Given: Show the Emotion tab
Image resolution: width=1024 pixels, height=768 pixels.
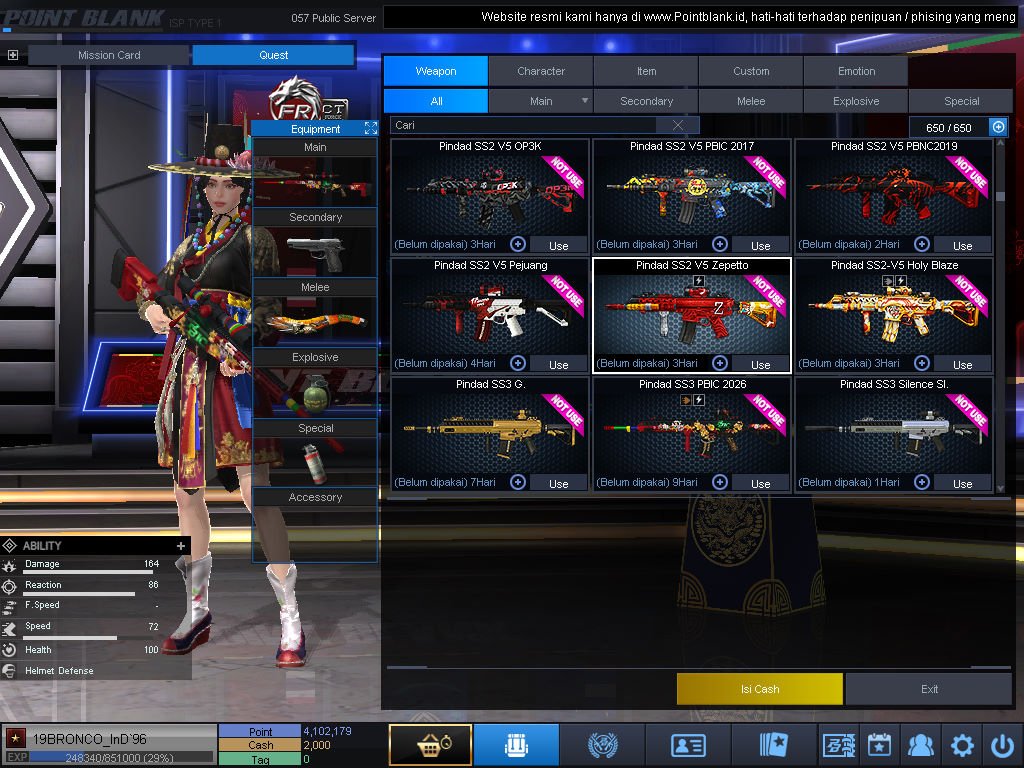Looking at the screenshot, I should [x=856, y=71].
